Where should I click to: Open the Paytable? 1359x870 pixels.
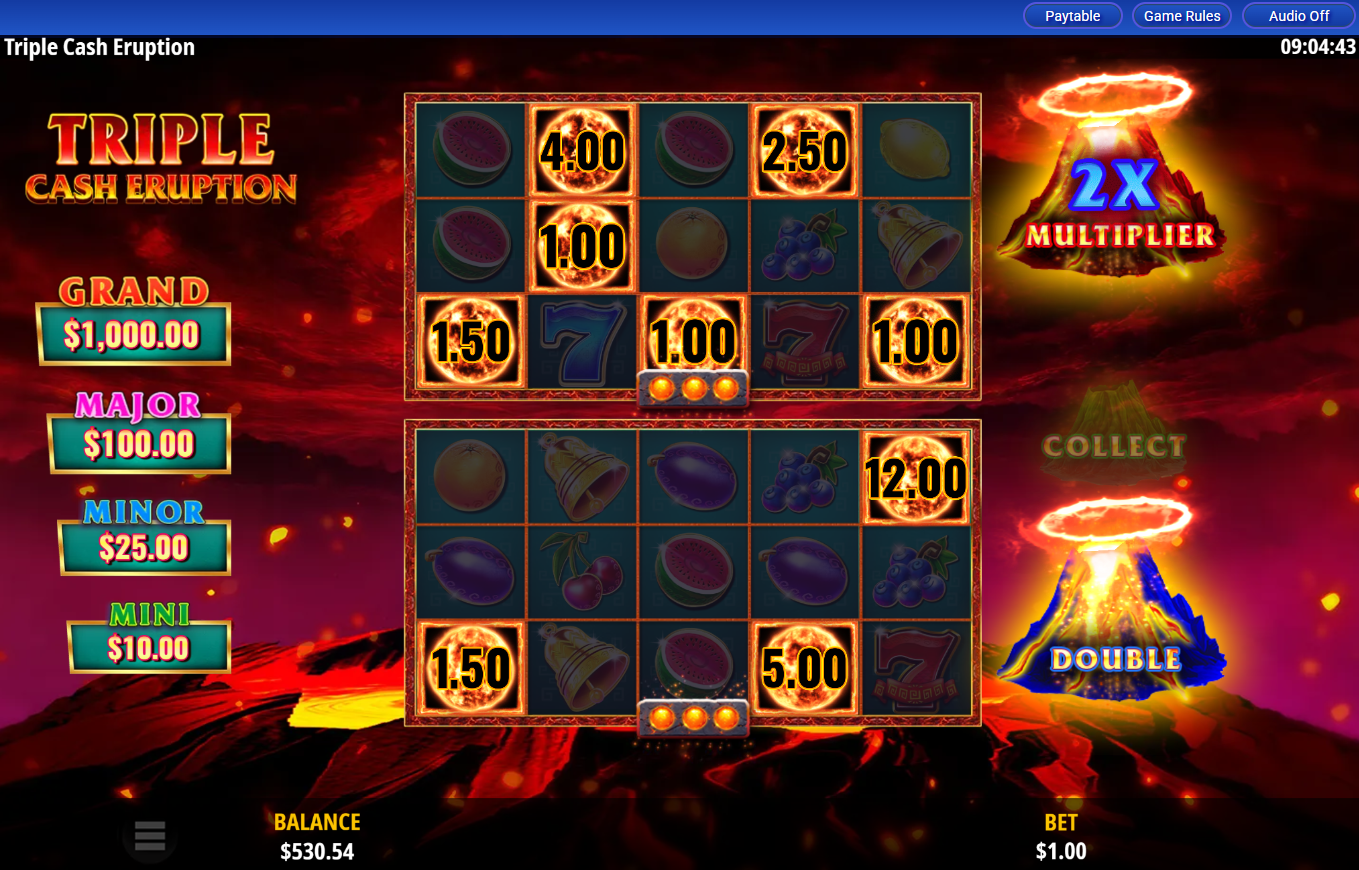coord(1072,15)
